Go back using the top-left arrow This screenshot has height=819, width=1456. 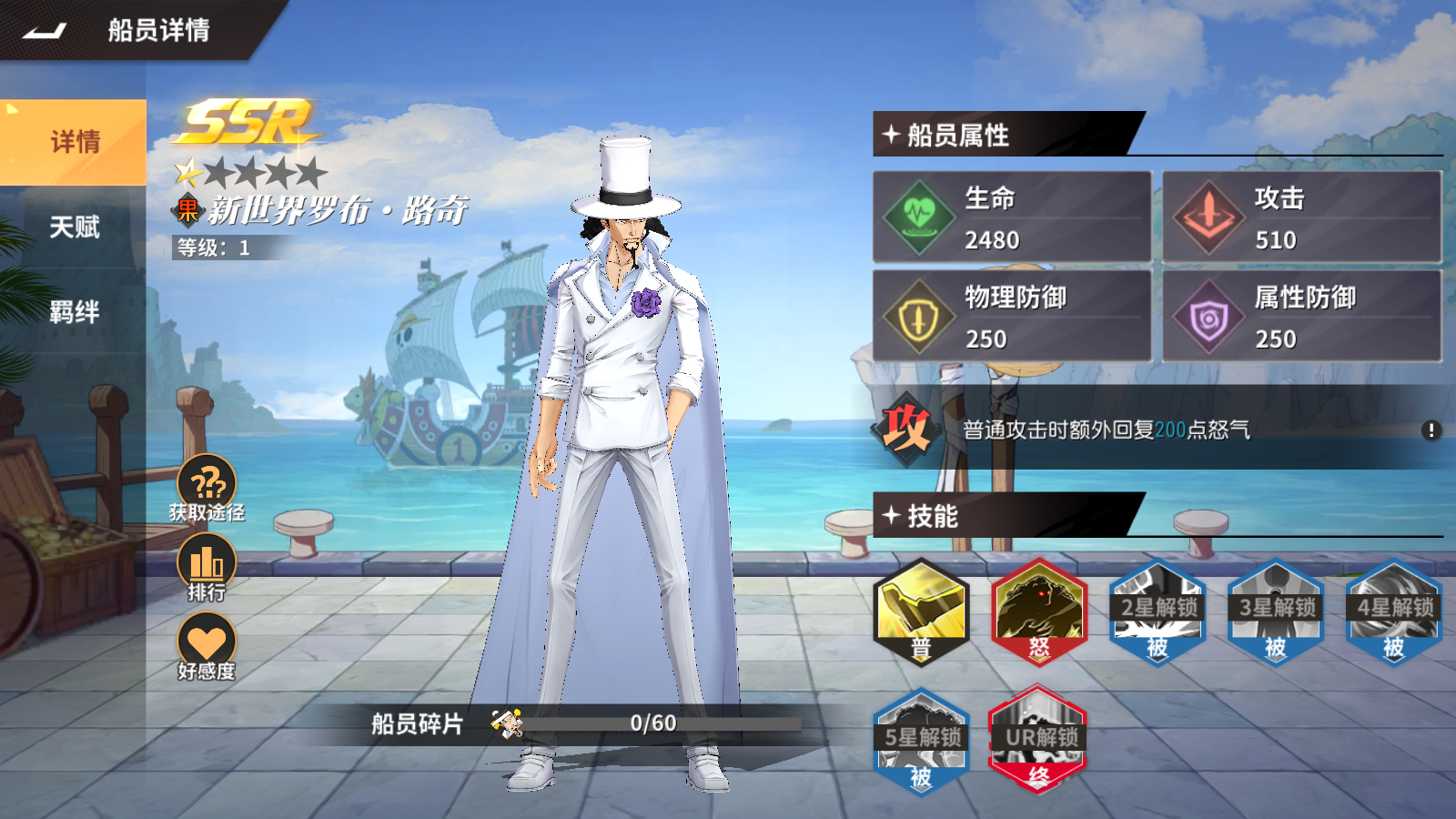click(45, 31)
